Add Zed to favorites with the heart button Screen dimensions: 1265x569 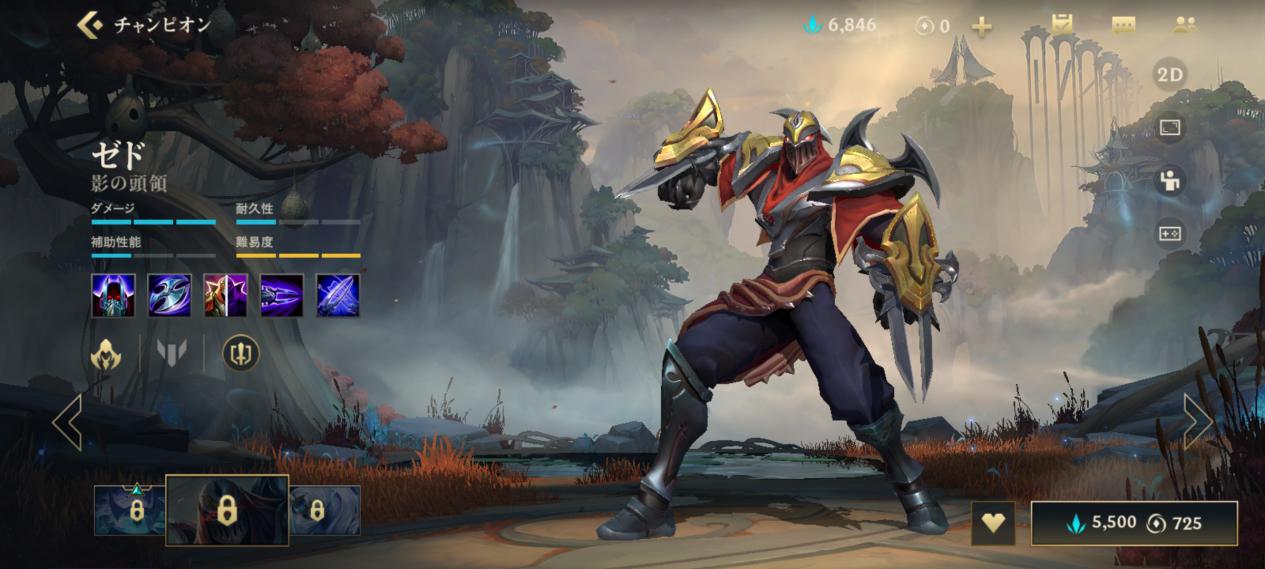pos(993,523)
